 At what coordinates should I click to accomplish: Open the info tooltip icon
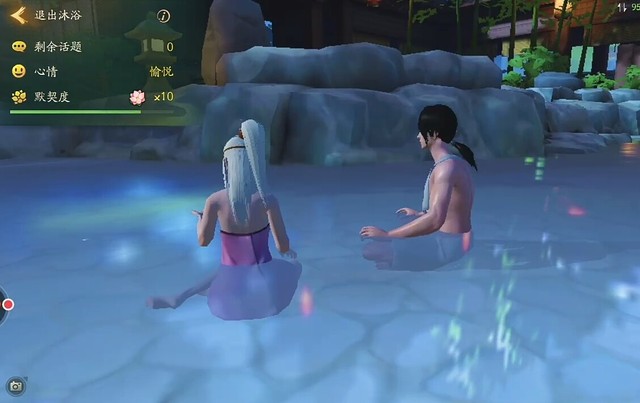click(164, 16)
